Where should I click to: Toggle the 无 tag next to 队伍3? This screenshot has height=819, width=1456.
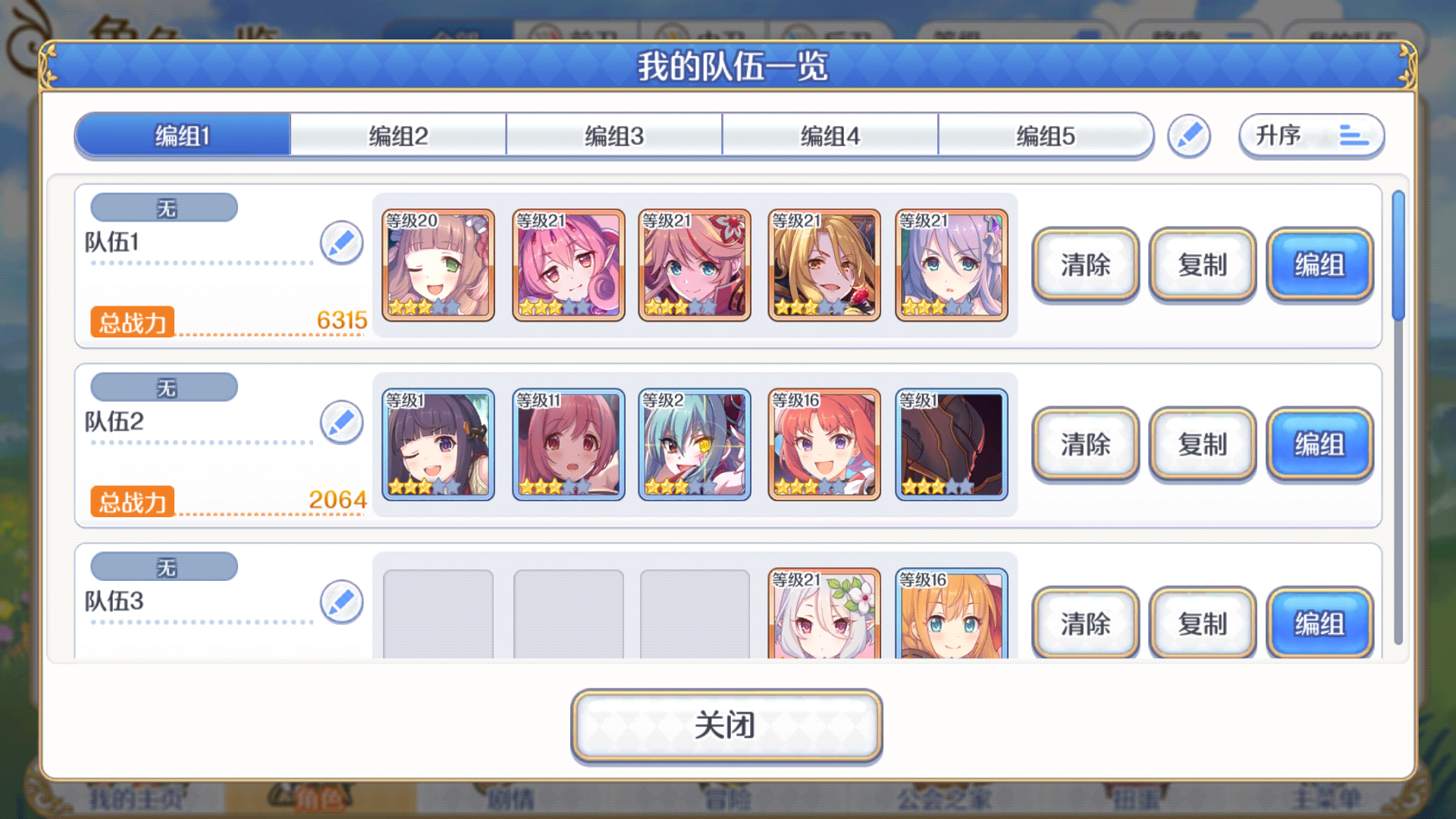(x=163, y=566)
